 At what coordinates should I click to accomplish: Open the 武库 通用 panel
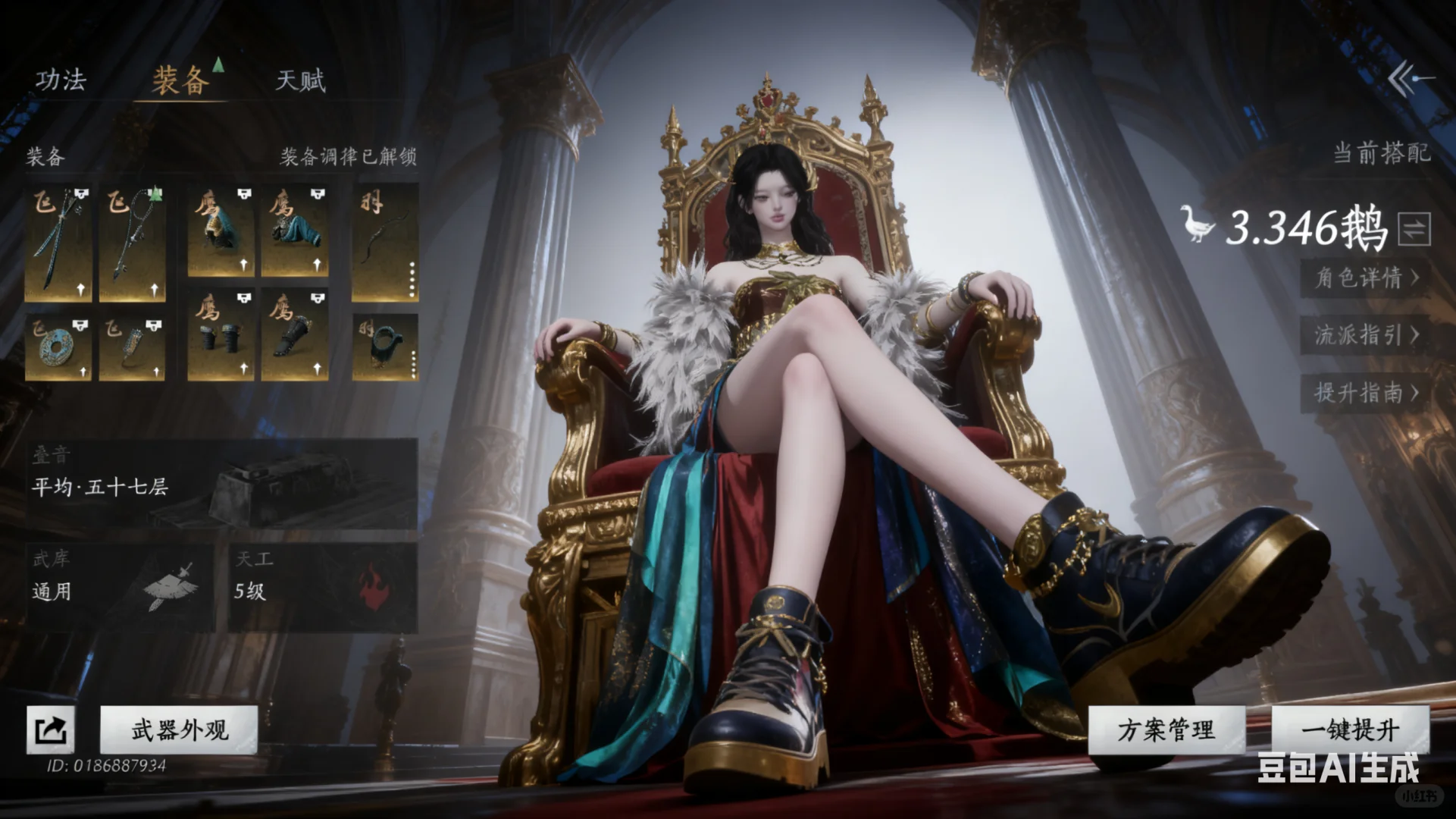point(120,588)
